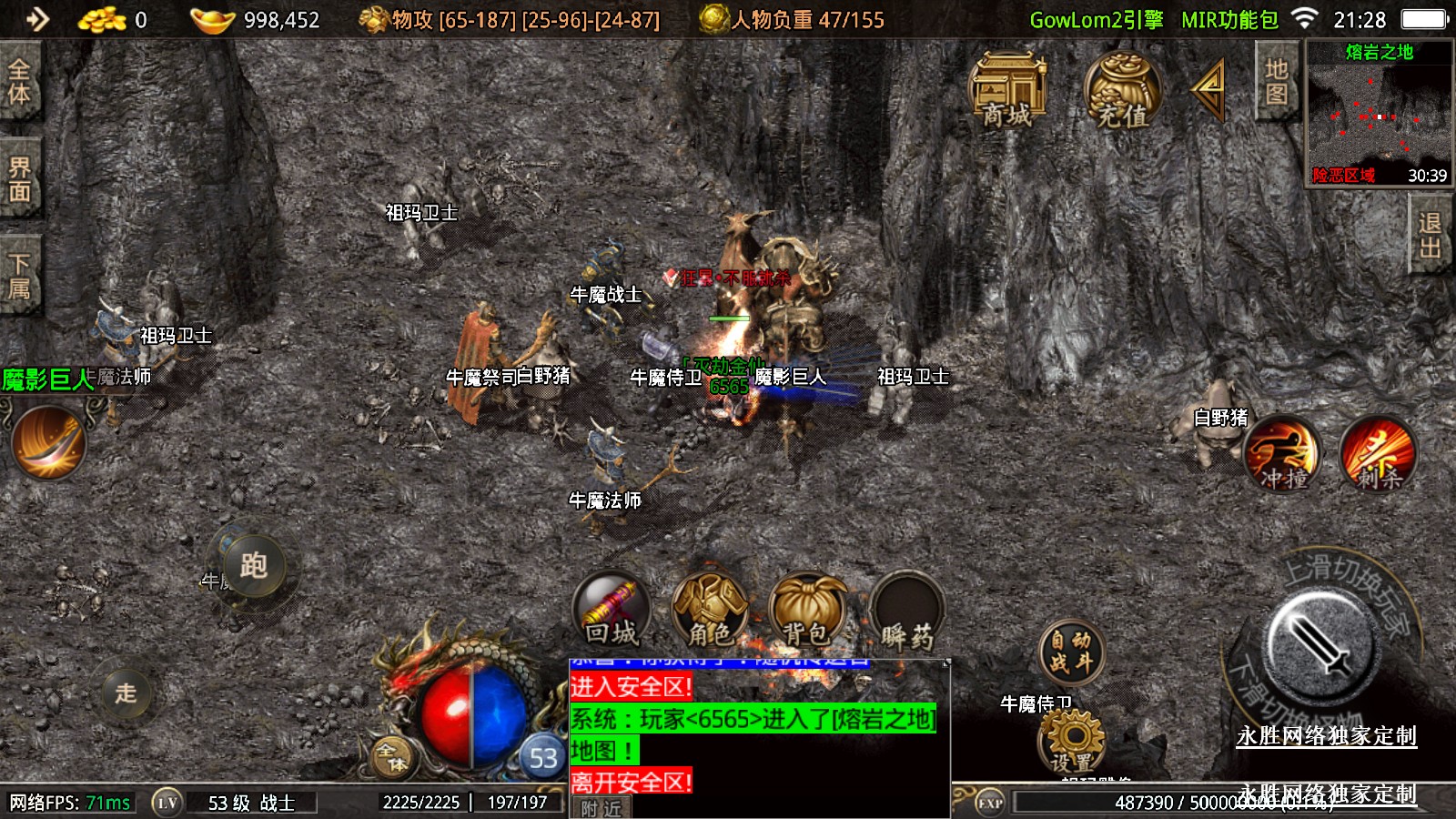
Task: Select the 全体 tab on left
Action: click(19, 82)
